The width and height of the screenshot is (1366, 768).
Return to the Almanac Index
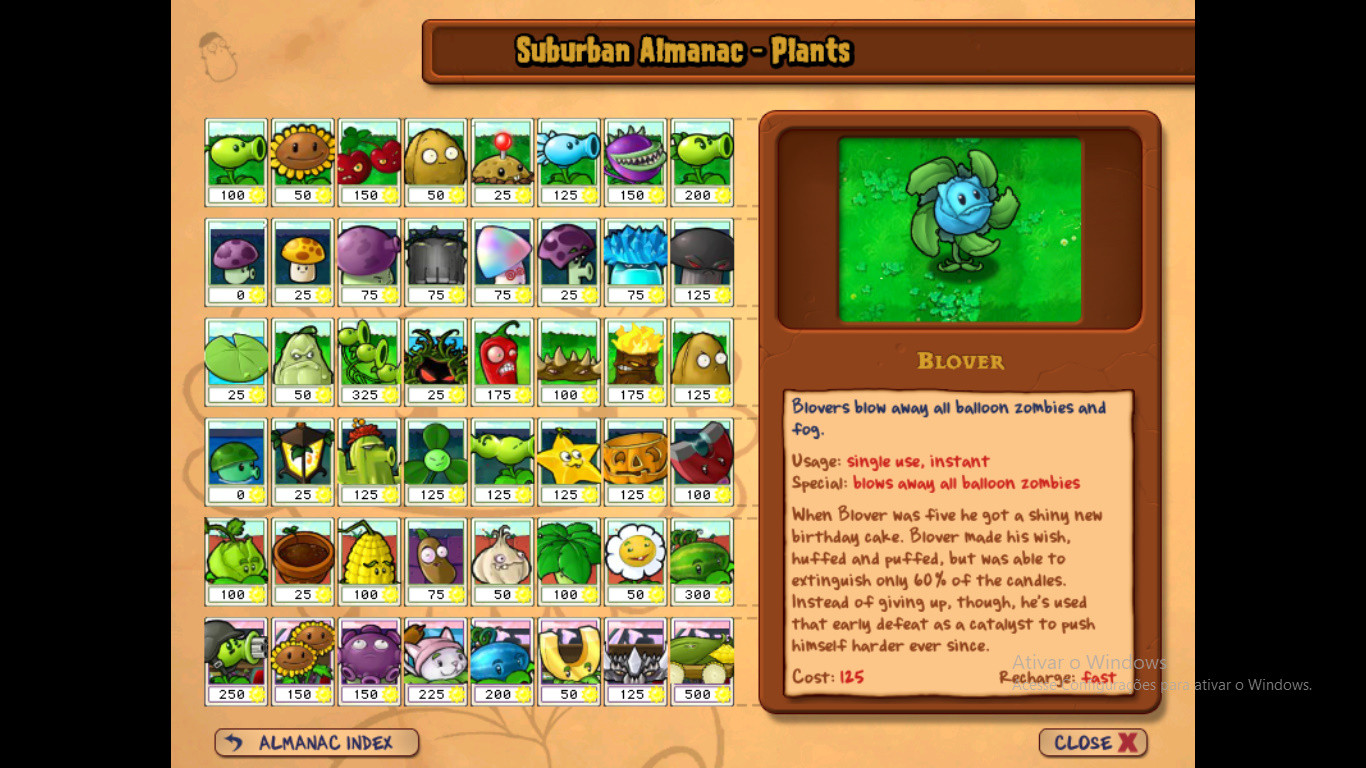click(316, 742)
